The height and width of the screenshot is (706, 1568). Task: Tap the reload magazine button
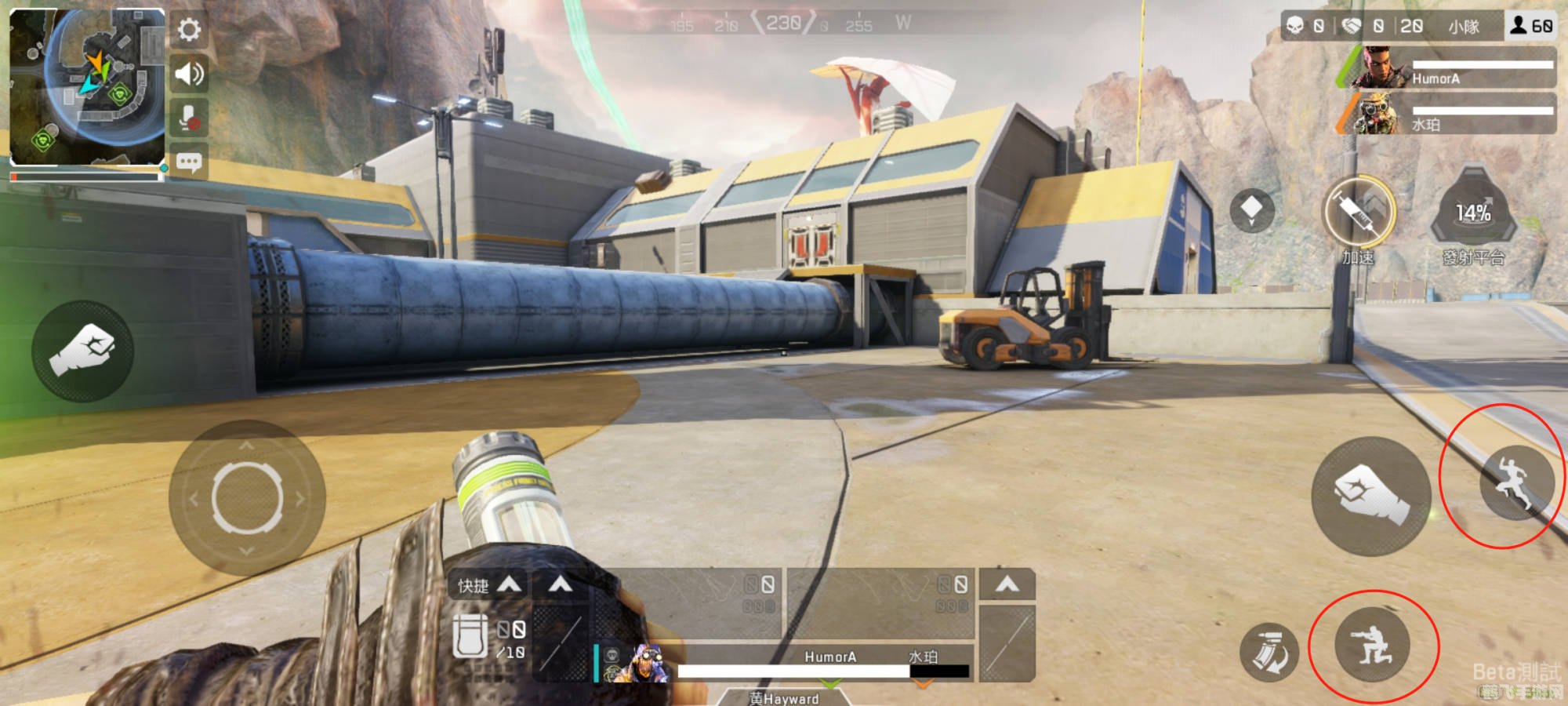point(1269,651)
